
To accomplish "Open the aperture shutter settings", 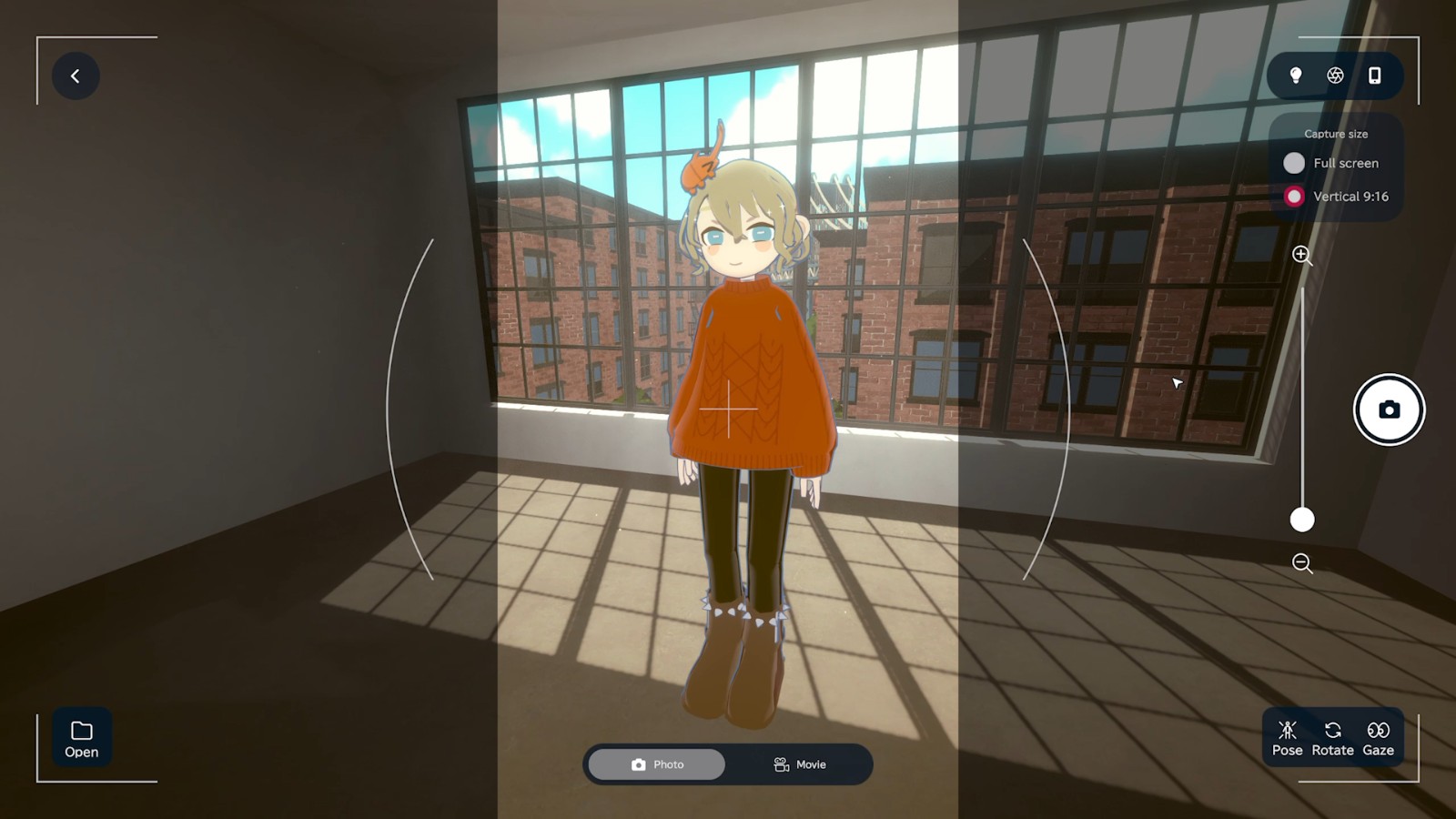I will coord(1335,76).
